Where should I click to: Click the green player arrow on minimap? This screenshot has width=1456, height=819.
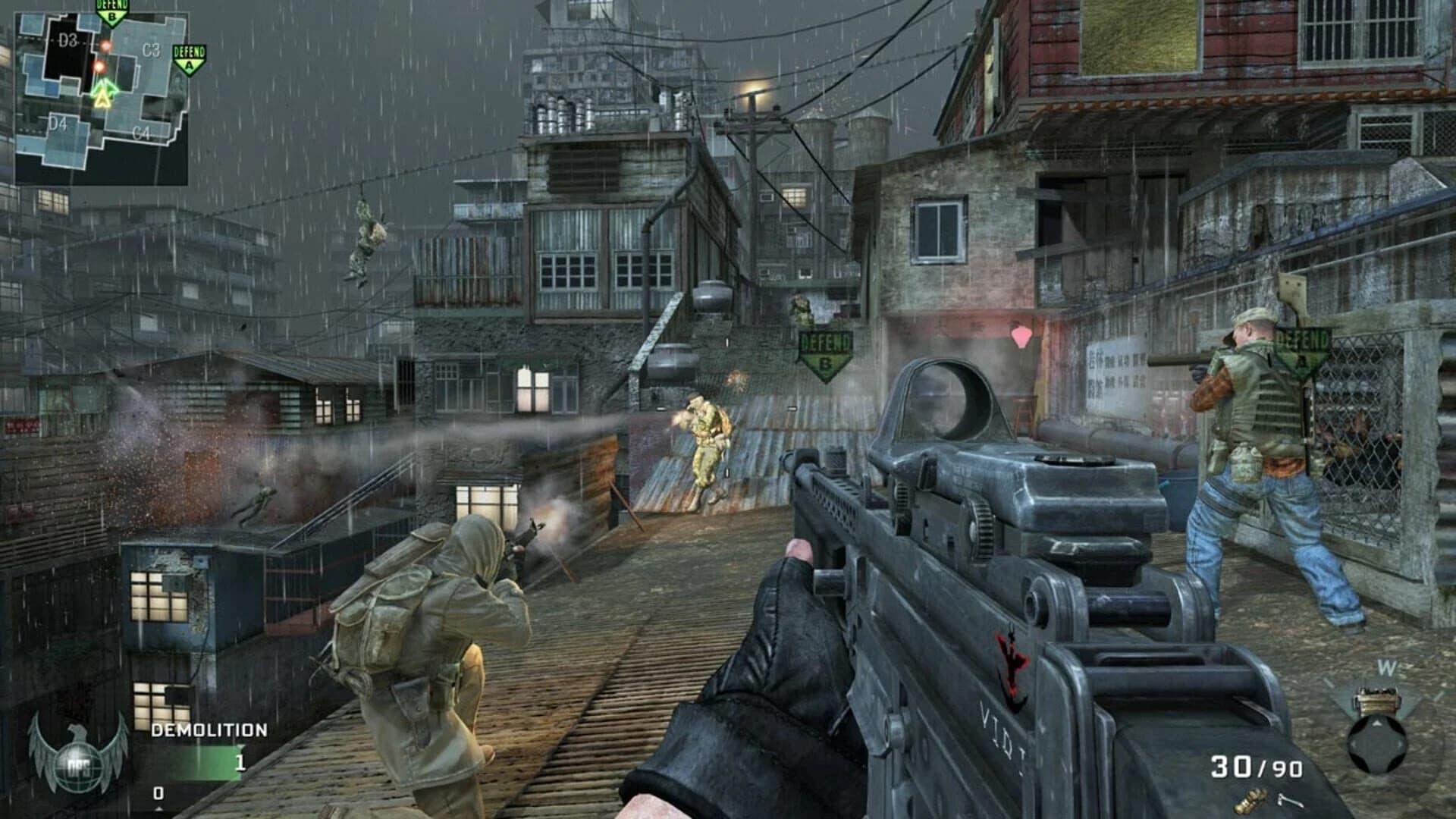click(105, 87)
